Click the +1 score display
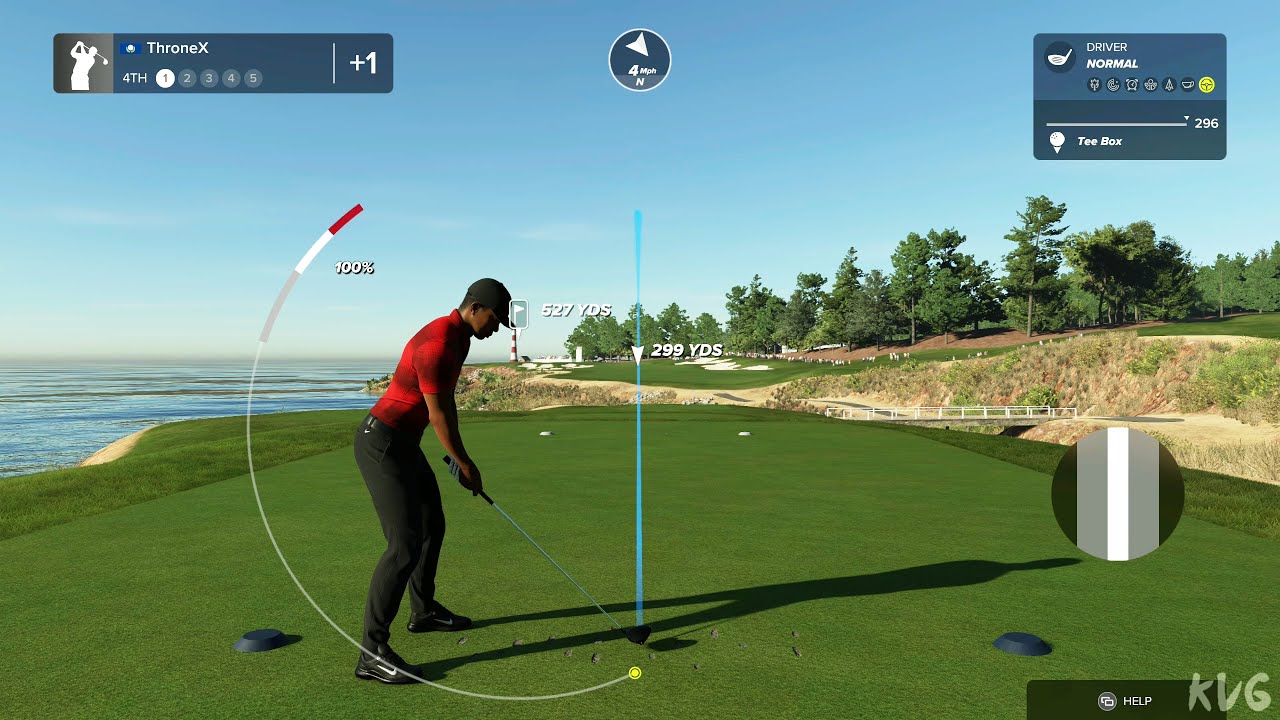 click(x=364, y=62)
